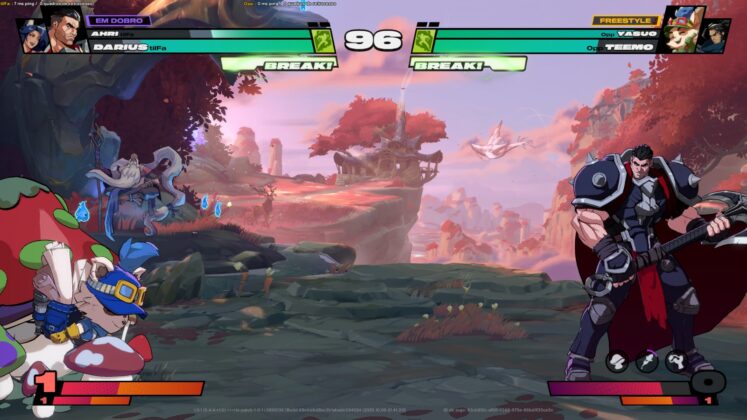Click the FREESTYLE fuse label
This screenshot has height=420, width=747.
(x=623, y=19)
